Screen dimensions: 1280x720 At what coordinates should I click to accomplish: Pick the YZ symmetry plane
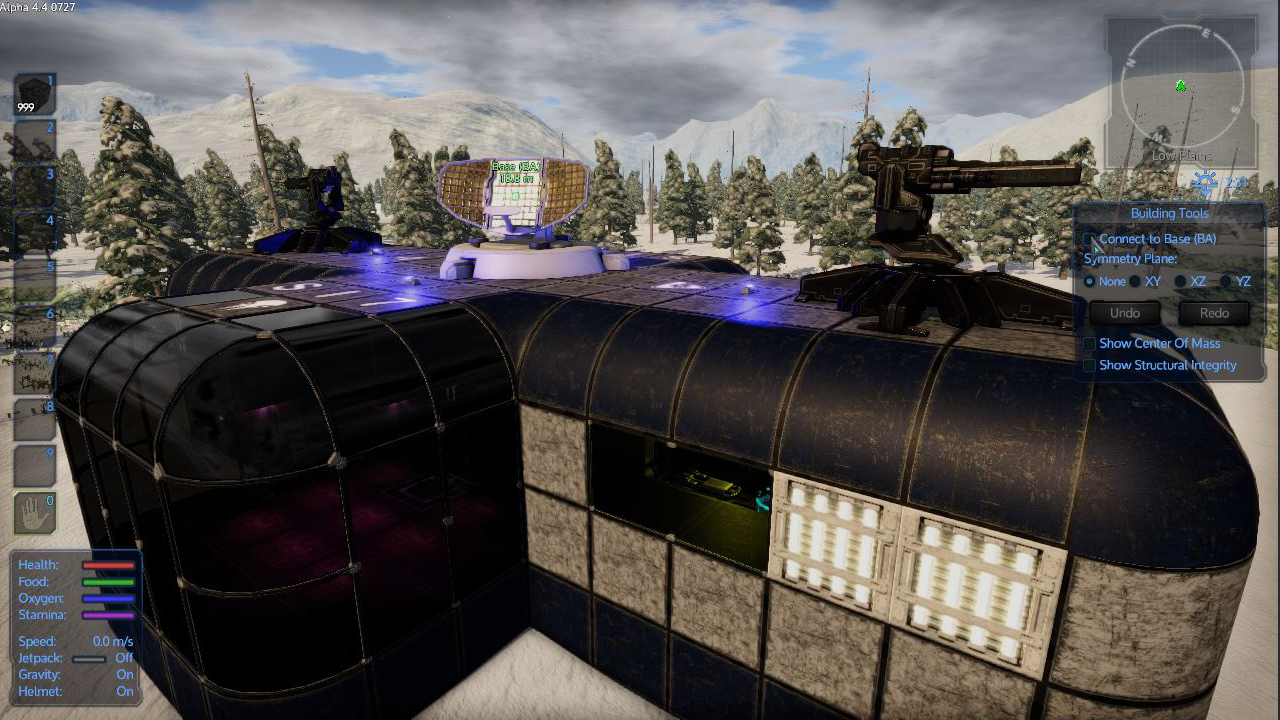click(x=1226, y=282)
